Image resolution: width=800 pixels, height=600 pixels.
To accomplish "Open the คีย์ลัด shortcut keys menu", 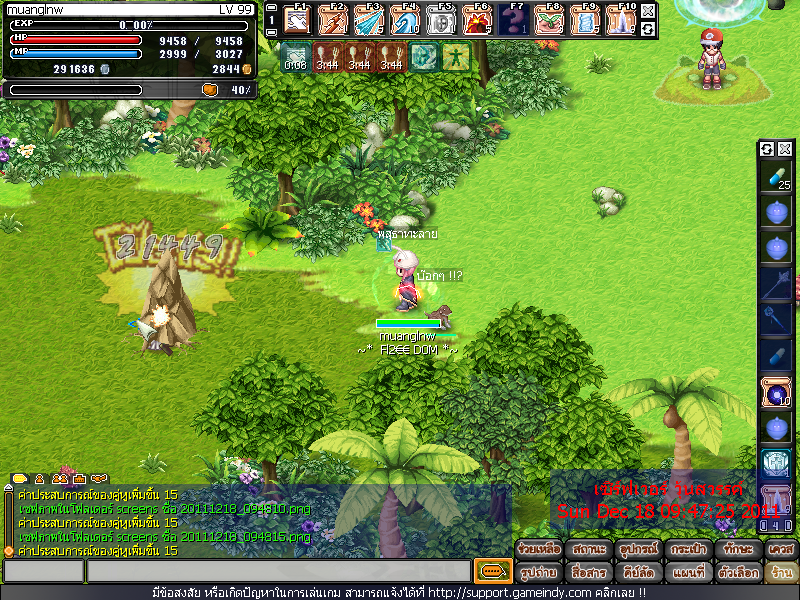I will [636, 573].
